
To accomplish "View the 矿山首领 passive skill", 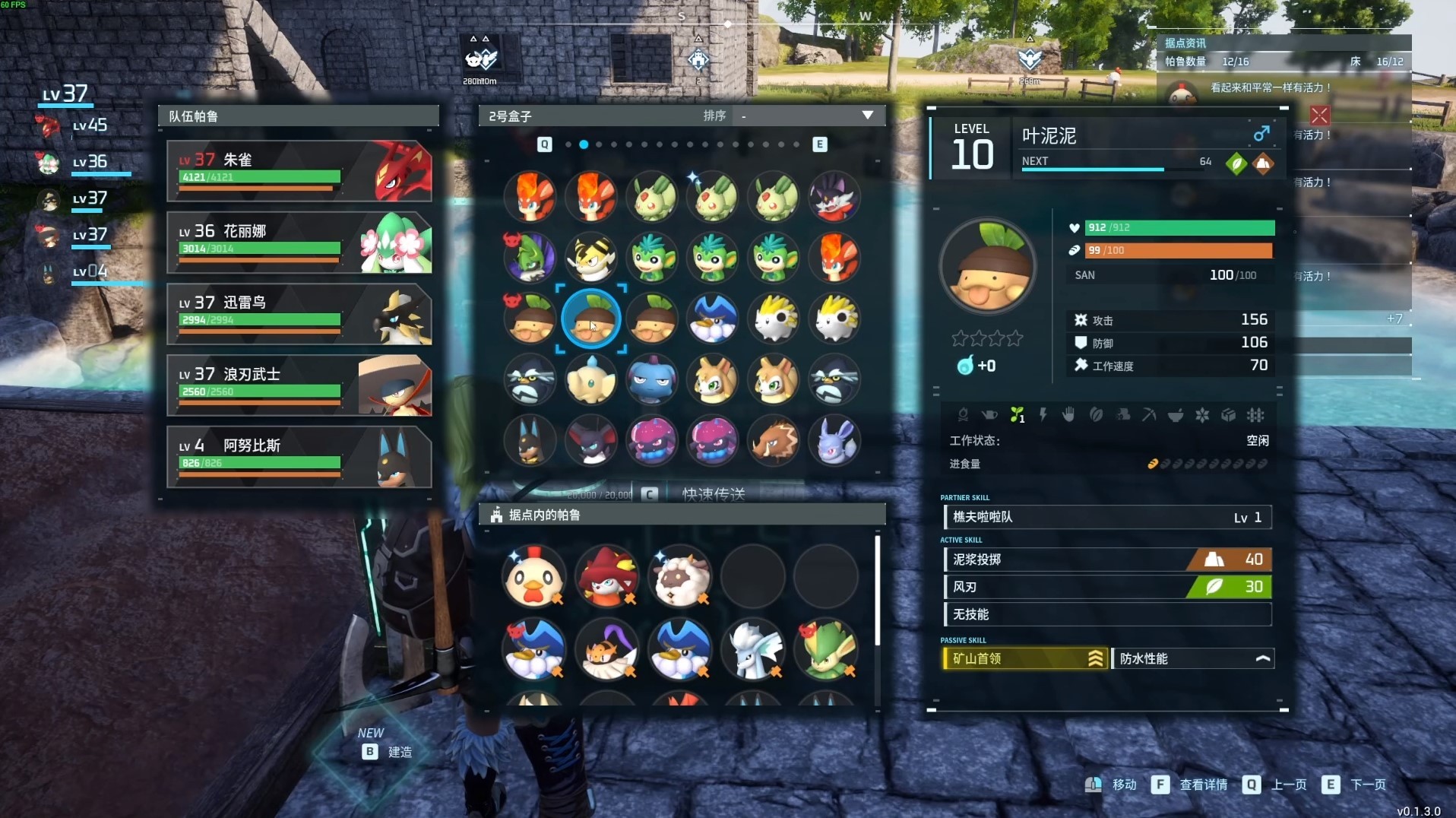I will [x=1024, y=658].
